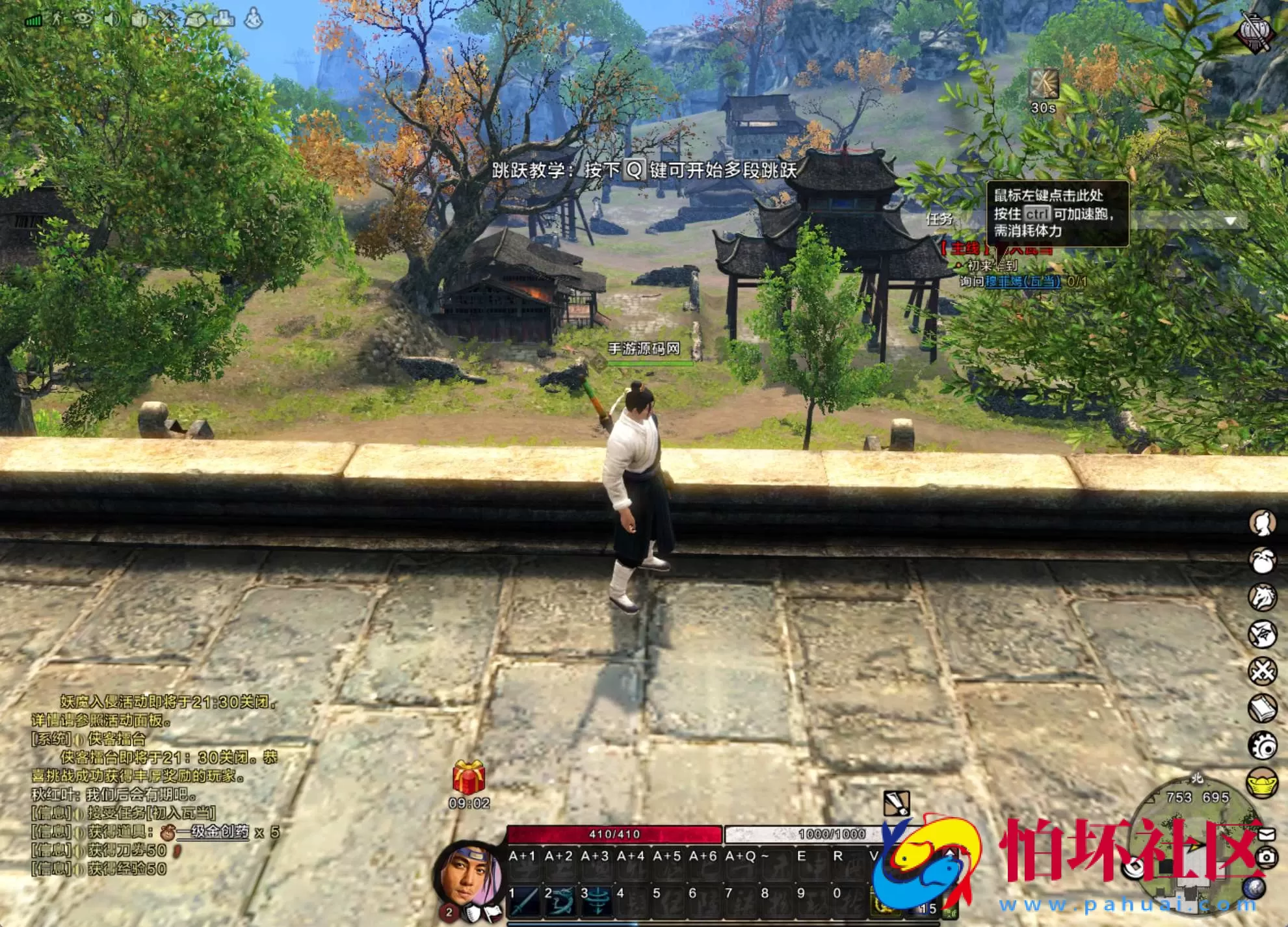
Task: Open the character silhouette menu icon
Action: (1263, 523)
